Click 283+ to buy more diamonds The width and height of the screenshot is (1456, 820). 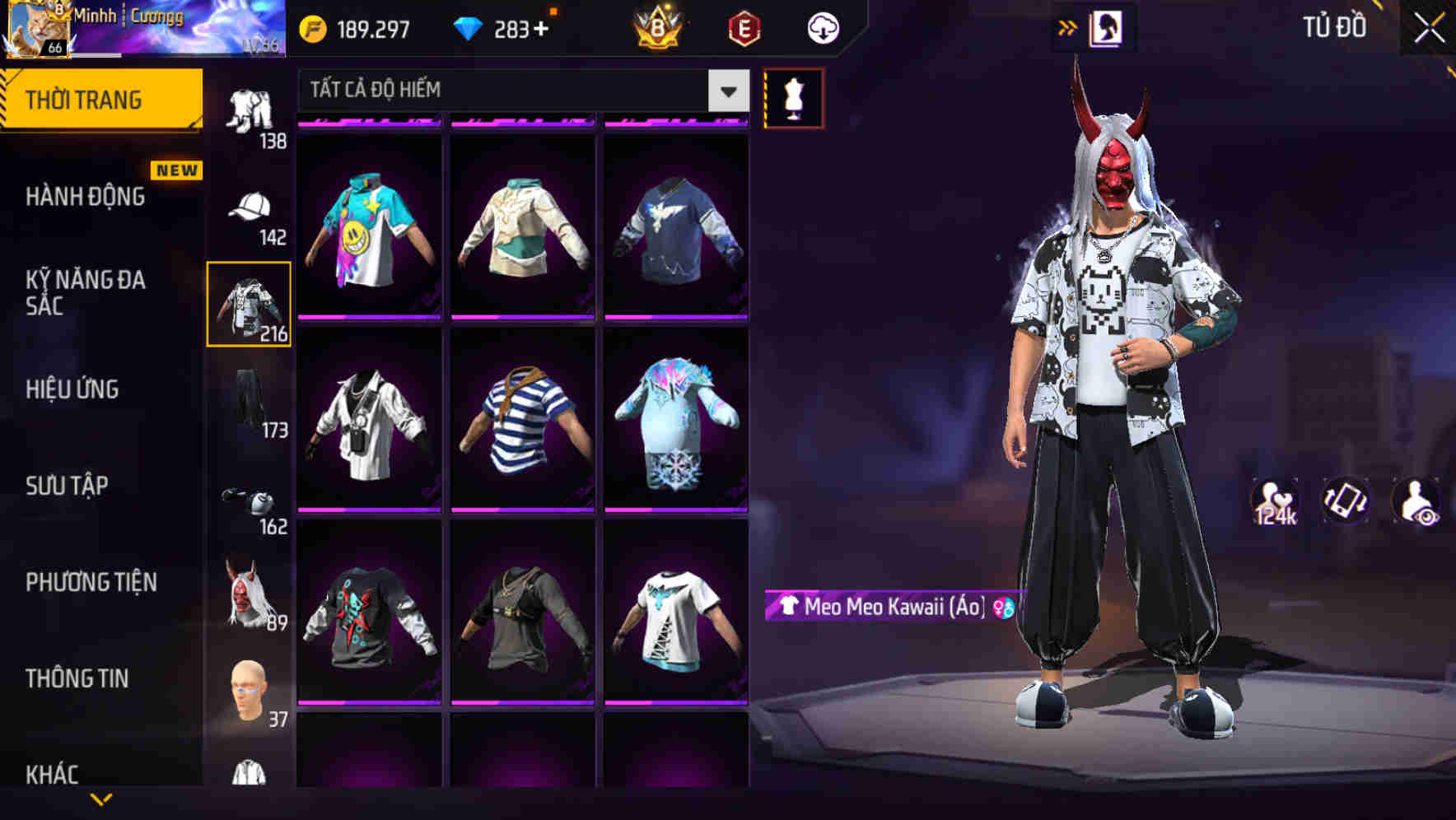510,27
